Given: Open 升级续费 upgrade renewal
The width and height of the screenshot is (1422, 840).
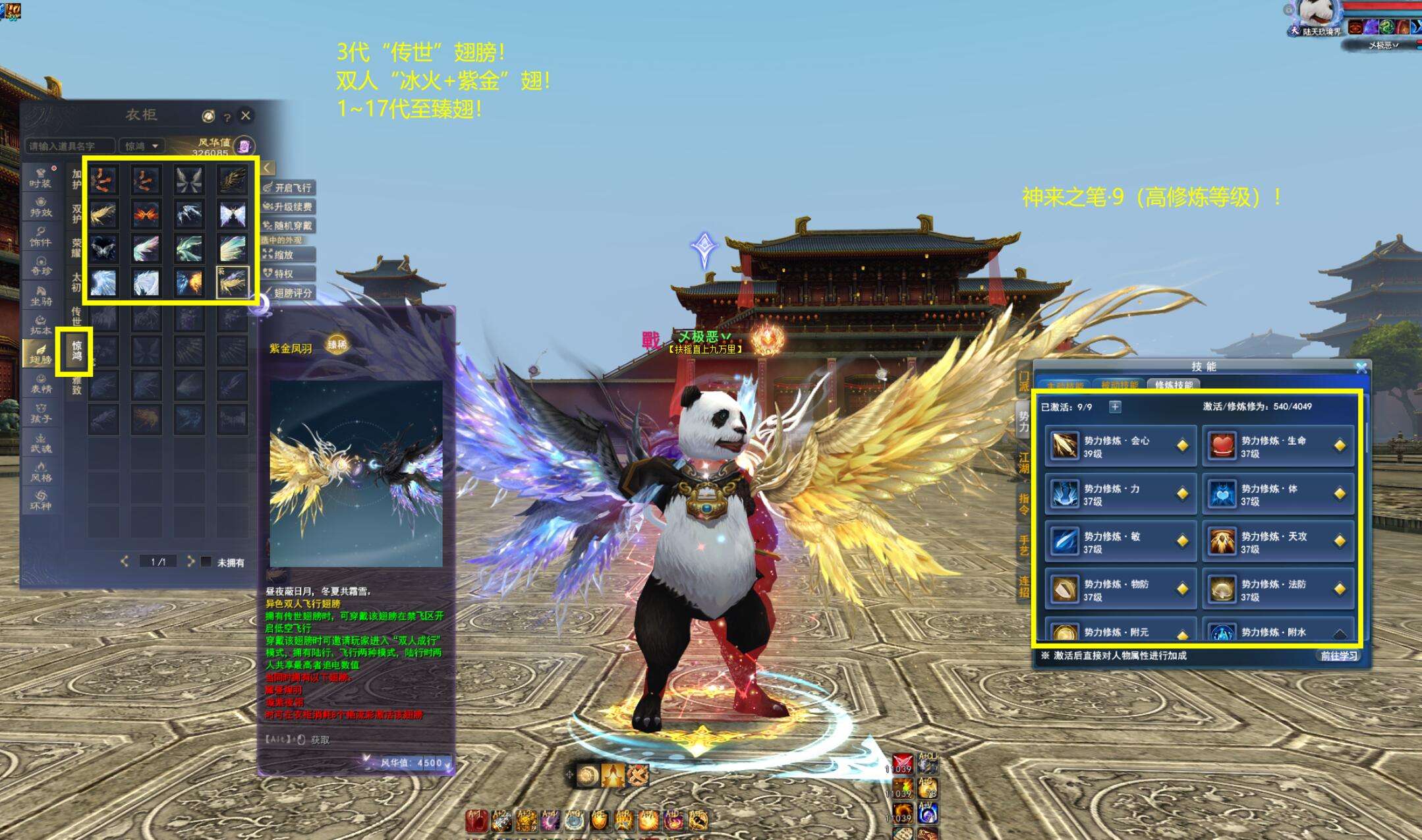Looking at the screenshot, I should click(x=289, y=207).
